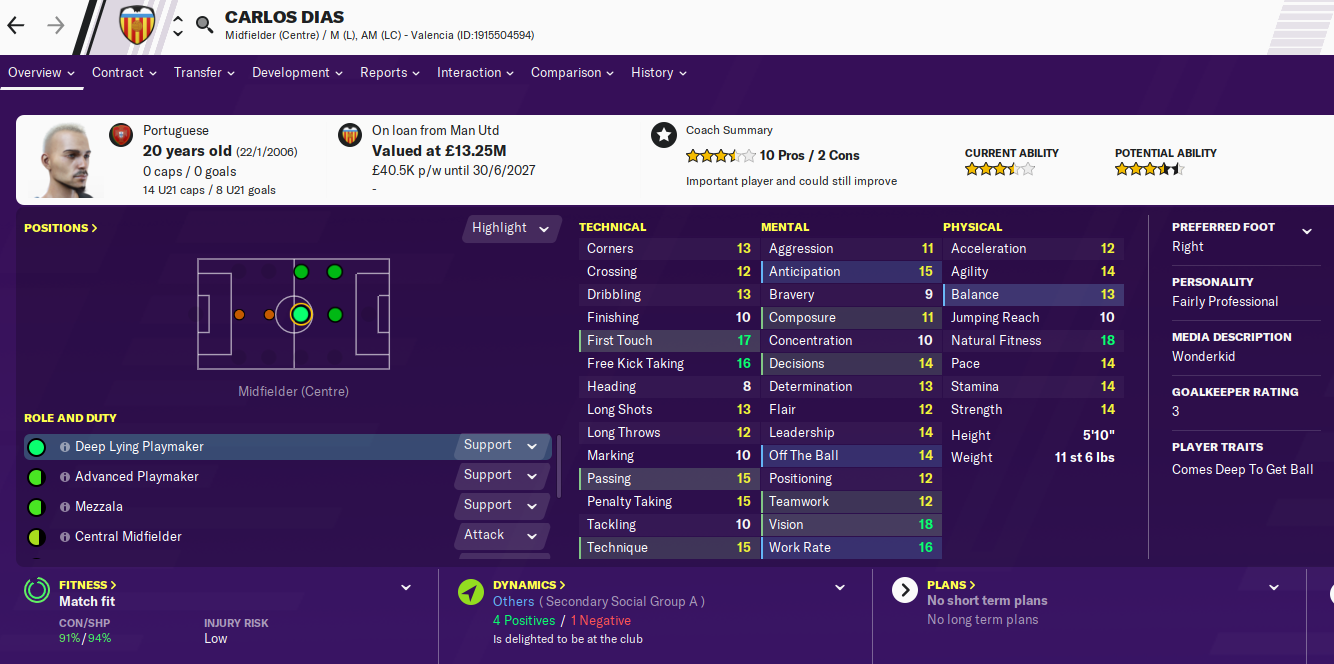Click the Valencia club badge
The width and height of the screenshot is (1334, 664).
(x=137, y=26)
